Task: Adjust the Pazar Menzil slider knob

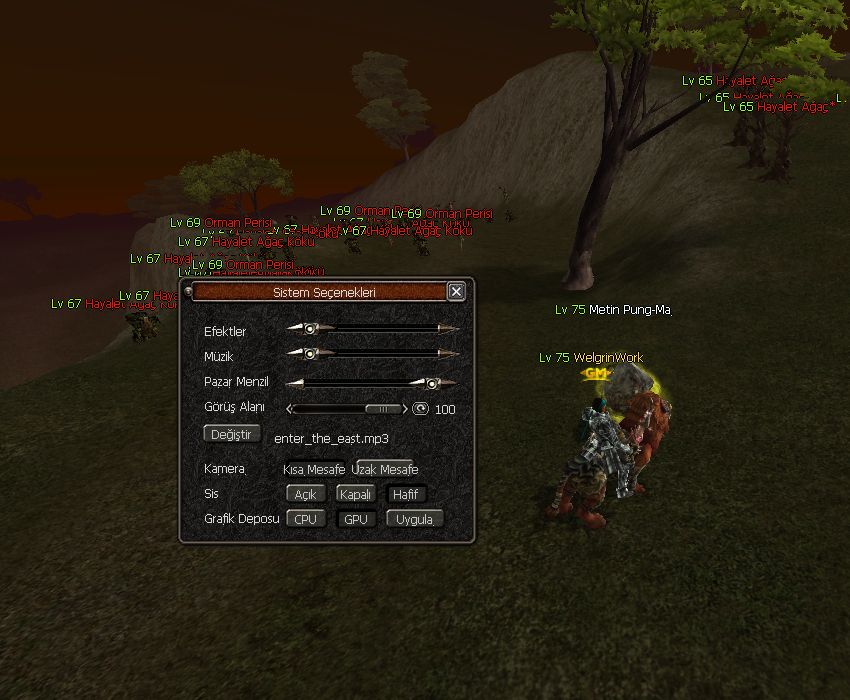Action: click(x=431, y=382)
